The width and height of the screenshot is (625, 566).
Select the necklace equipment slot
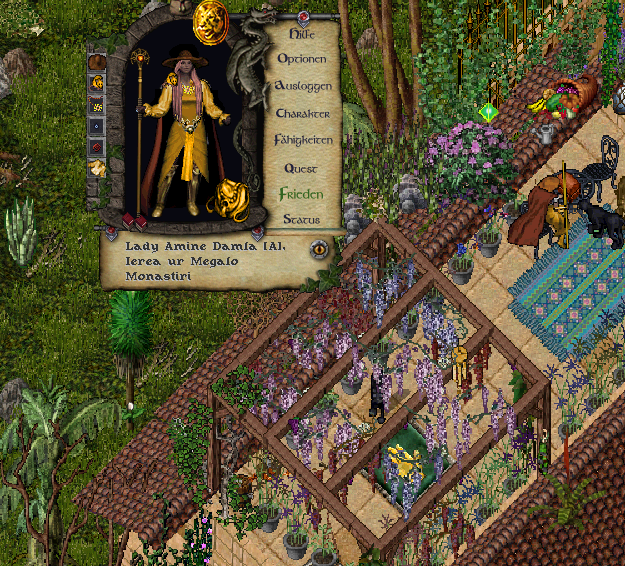coord(97,106)
